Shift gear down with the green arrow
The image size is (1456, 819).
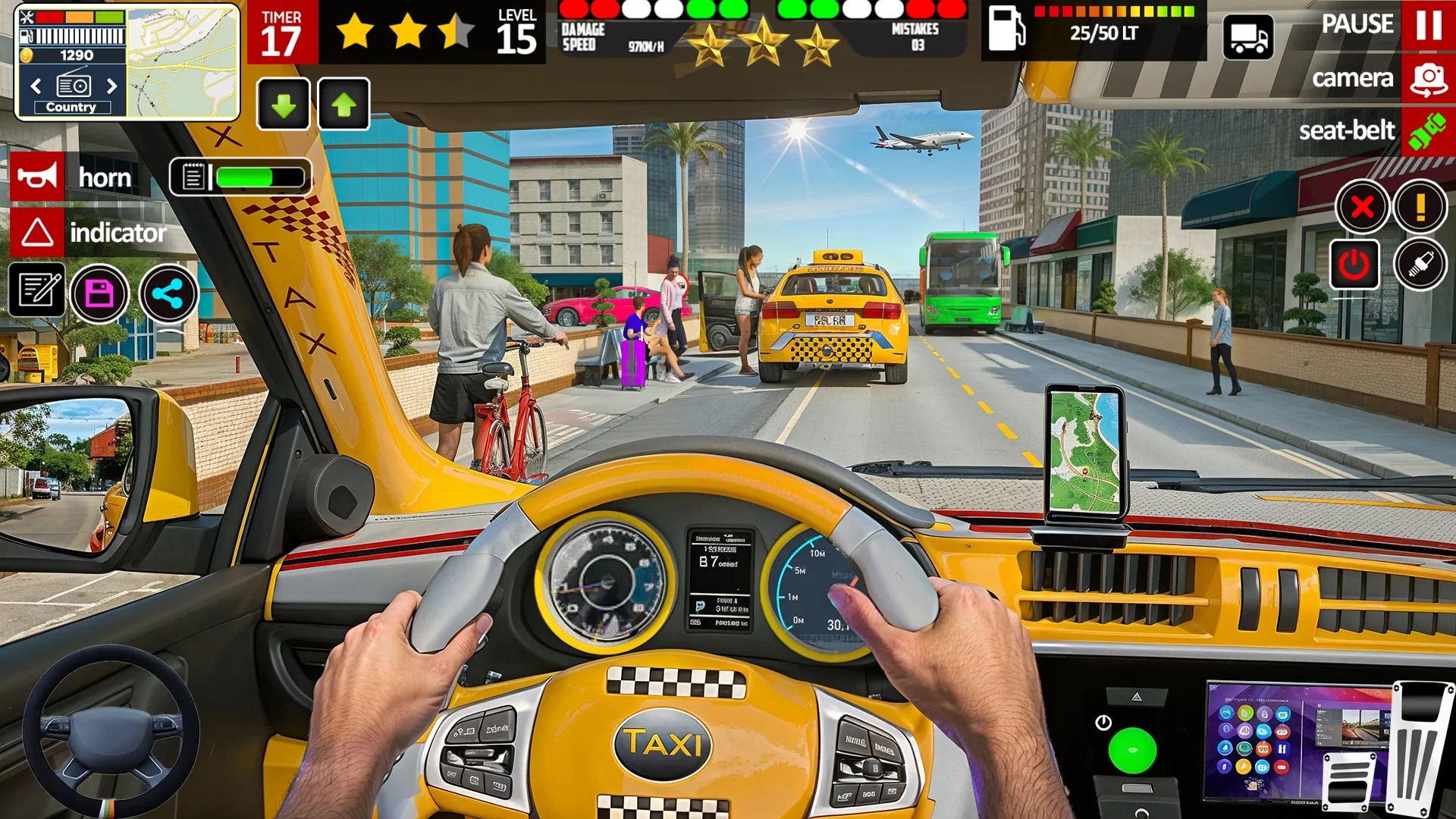[x=284, y=104]
